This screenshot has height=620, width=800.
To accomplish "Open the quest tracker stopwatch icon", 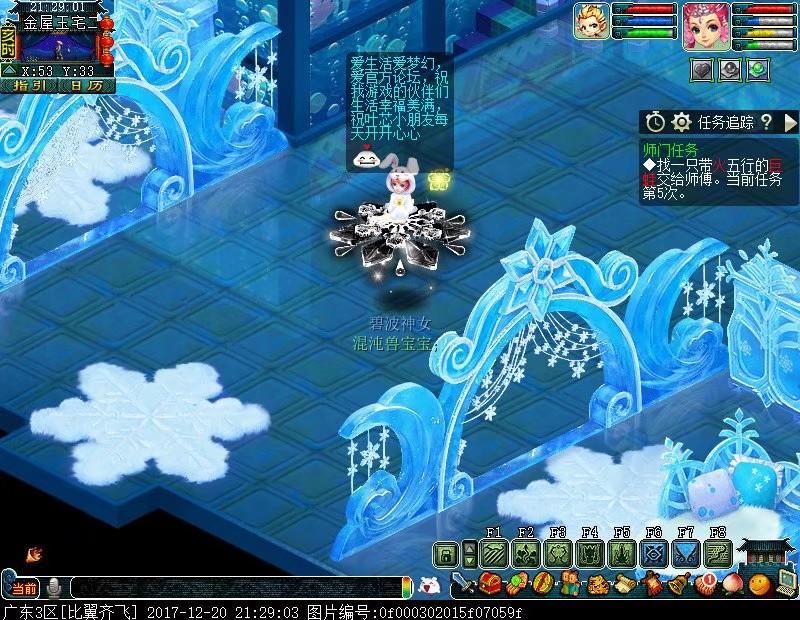I will pos(654,122).
